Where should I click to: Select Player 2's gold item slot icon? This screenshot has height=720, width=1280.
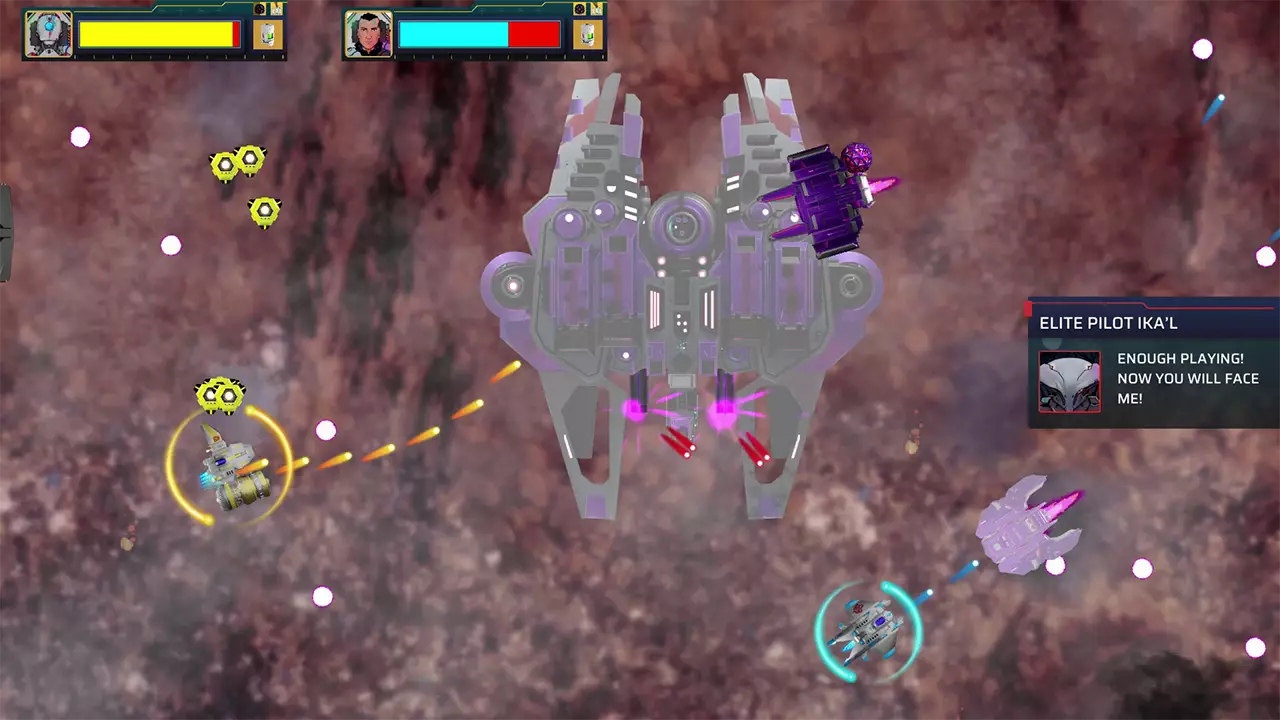587,33
